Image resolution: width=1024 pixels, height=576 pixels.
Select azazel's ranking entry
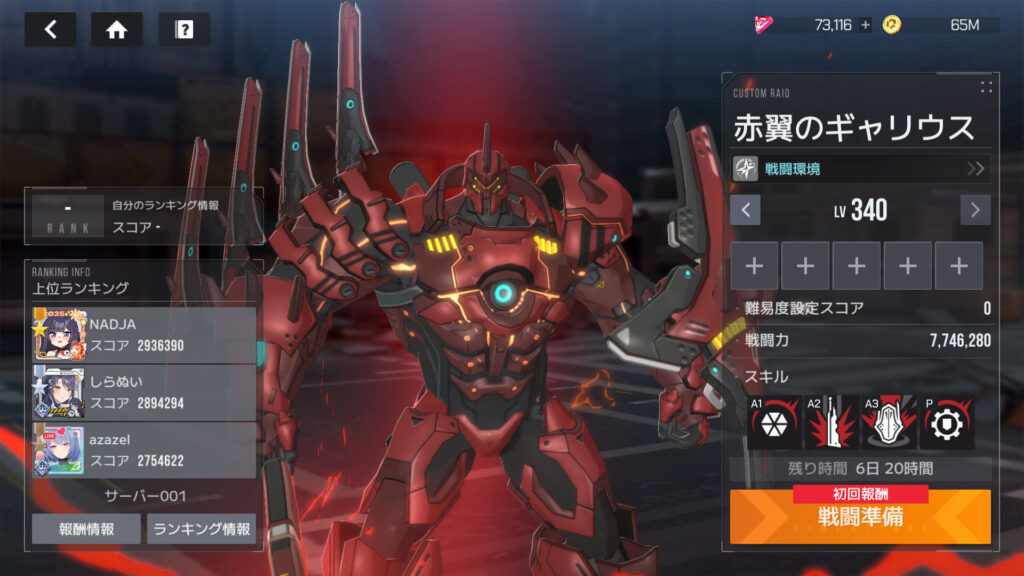[144, 450]
